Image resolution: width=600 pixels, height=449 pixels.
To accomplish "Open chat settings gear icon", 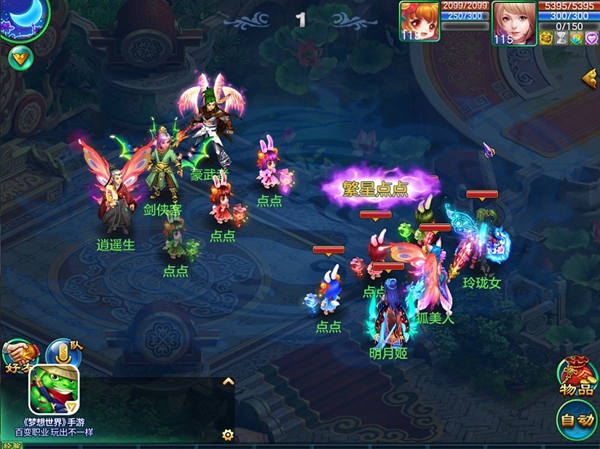I will pos(227,434).
